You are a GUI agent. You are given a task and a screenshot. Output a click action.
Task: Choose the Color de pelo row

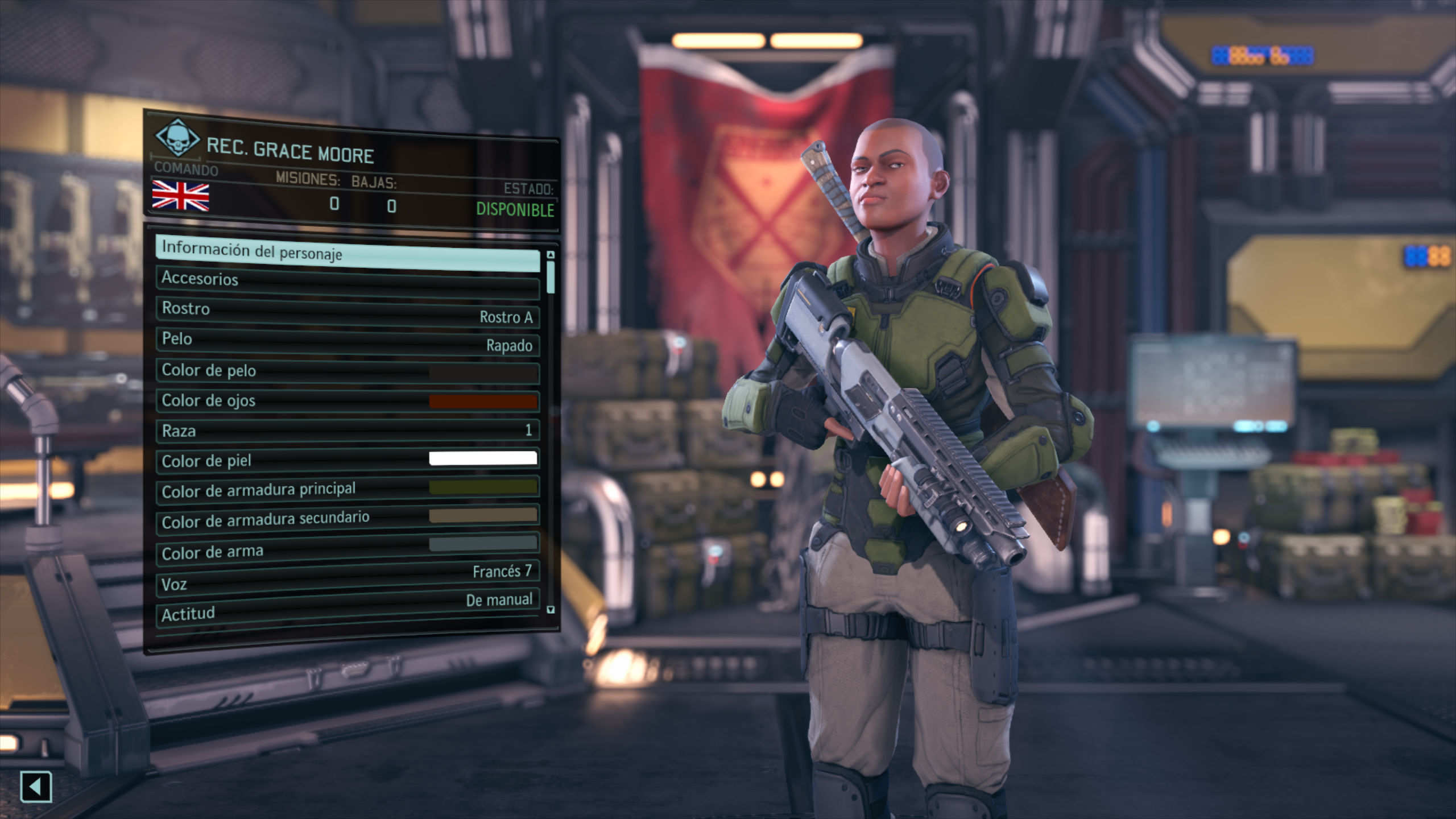[347, 372]
